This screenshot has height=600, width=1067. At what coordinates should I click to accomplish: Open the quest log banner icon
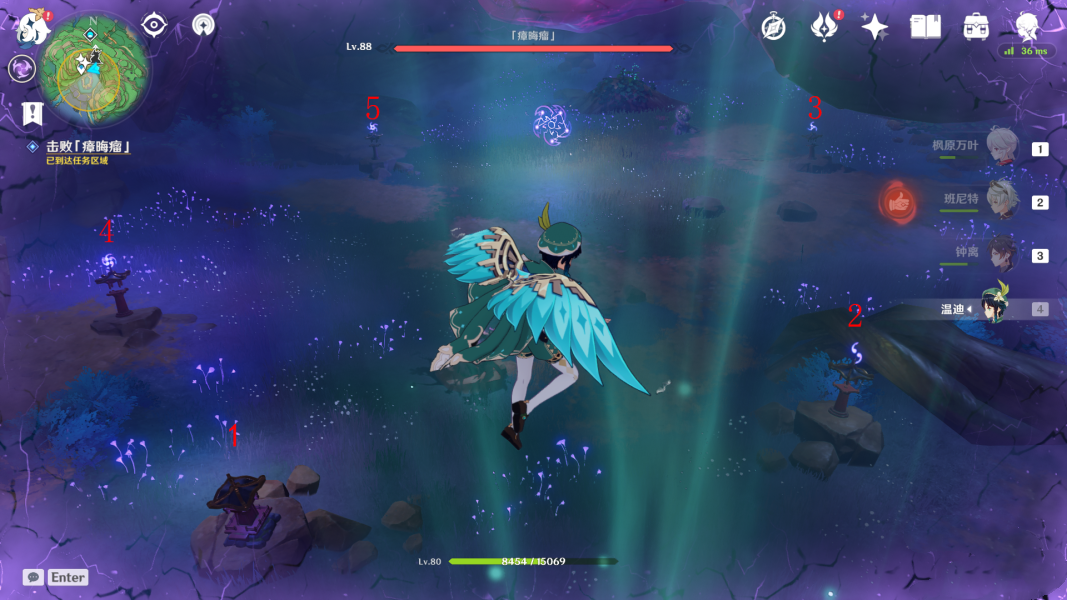click(32, 113)
